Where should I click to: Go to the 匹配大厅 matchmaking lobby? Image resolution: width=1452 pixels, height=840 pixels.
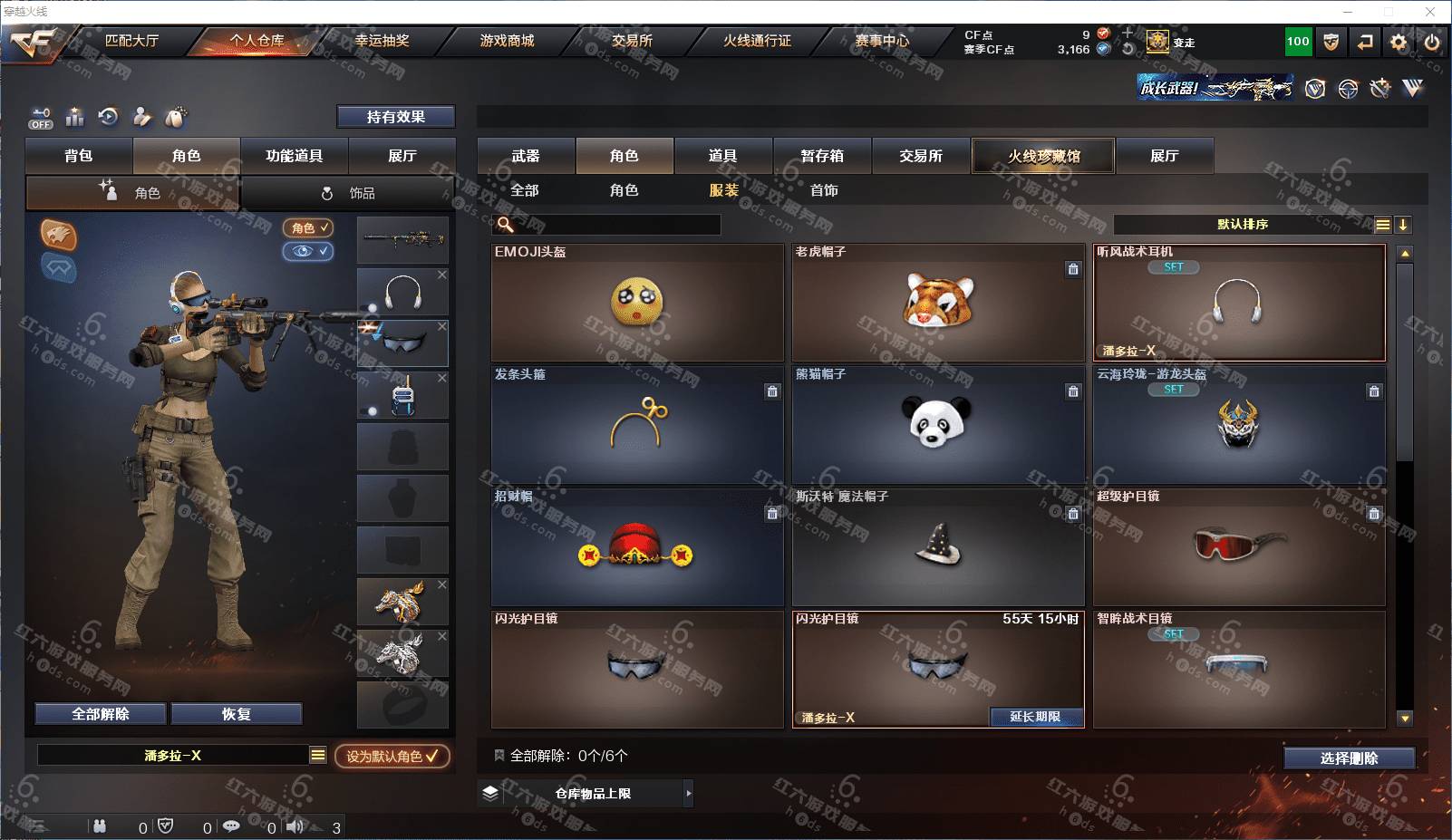(x=131, y=41)
